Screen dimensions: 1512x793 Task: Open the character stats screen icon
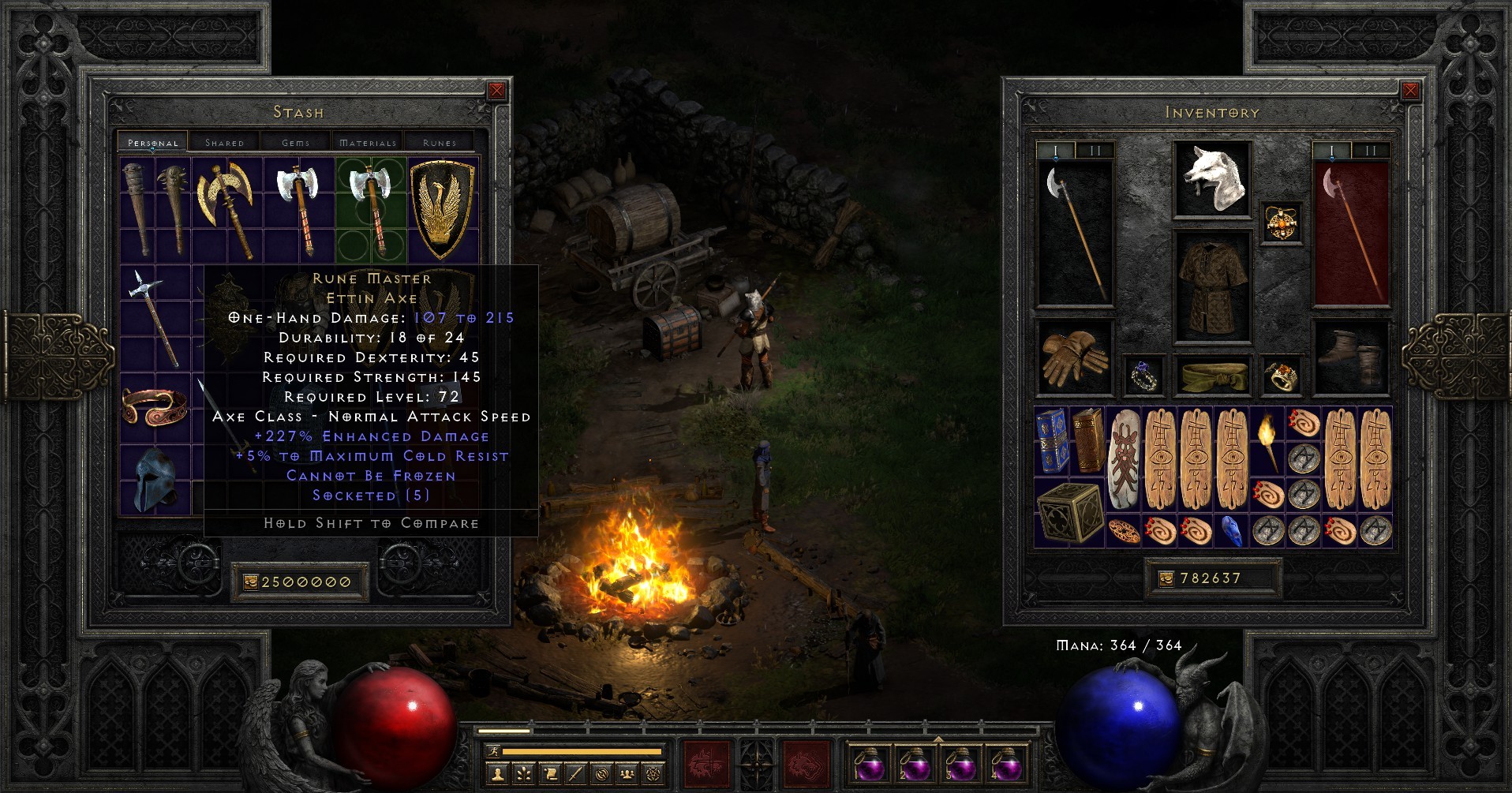pos(497,773)
